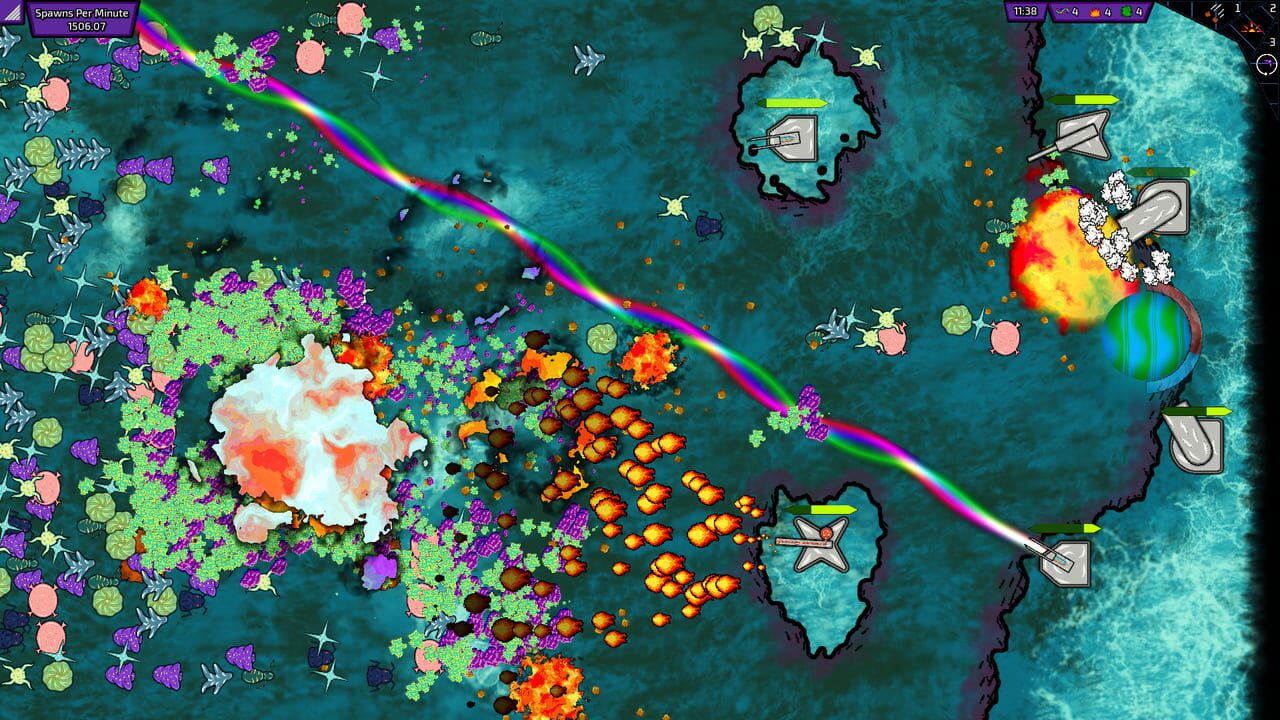Activate the red explosion ability in hotbar slot 2
This screenshot has width=1280, height=720.
point(1252,29)
